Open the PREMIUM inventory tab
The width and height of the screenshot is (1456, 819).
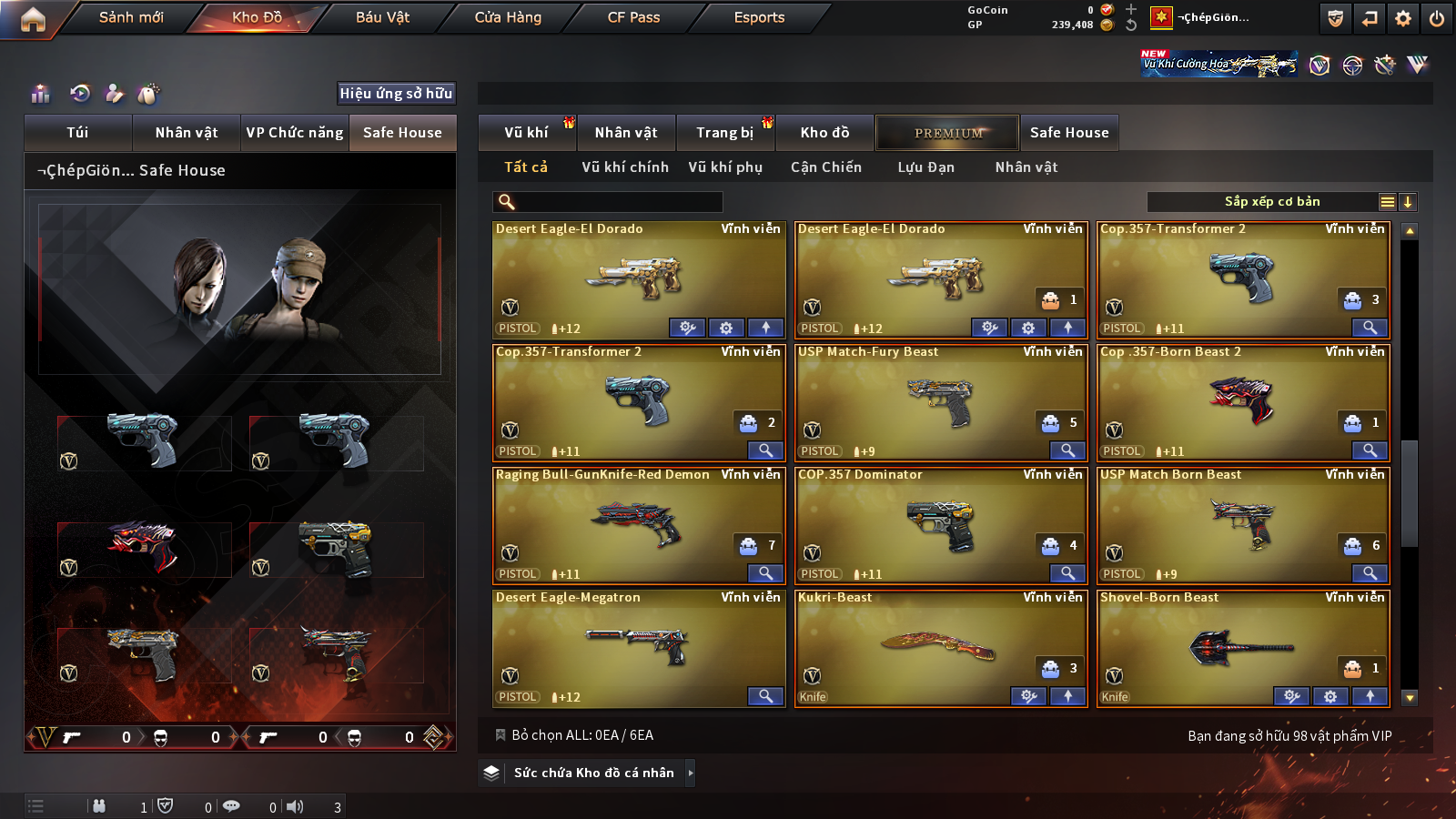coord(947,133)
